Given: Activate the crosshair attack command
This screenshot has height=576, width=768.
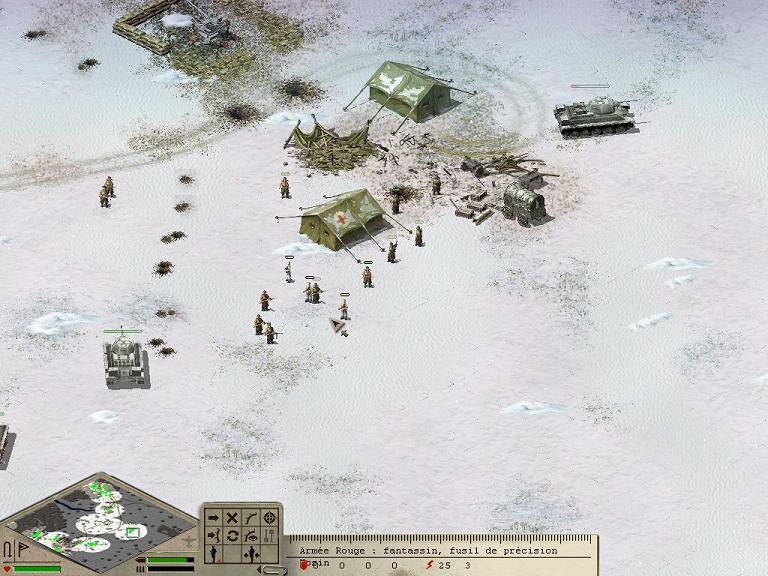Looking at the screenshot, I should [x=270, y=518].
